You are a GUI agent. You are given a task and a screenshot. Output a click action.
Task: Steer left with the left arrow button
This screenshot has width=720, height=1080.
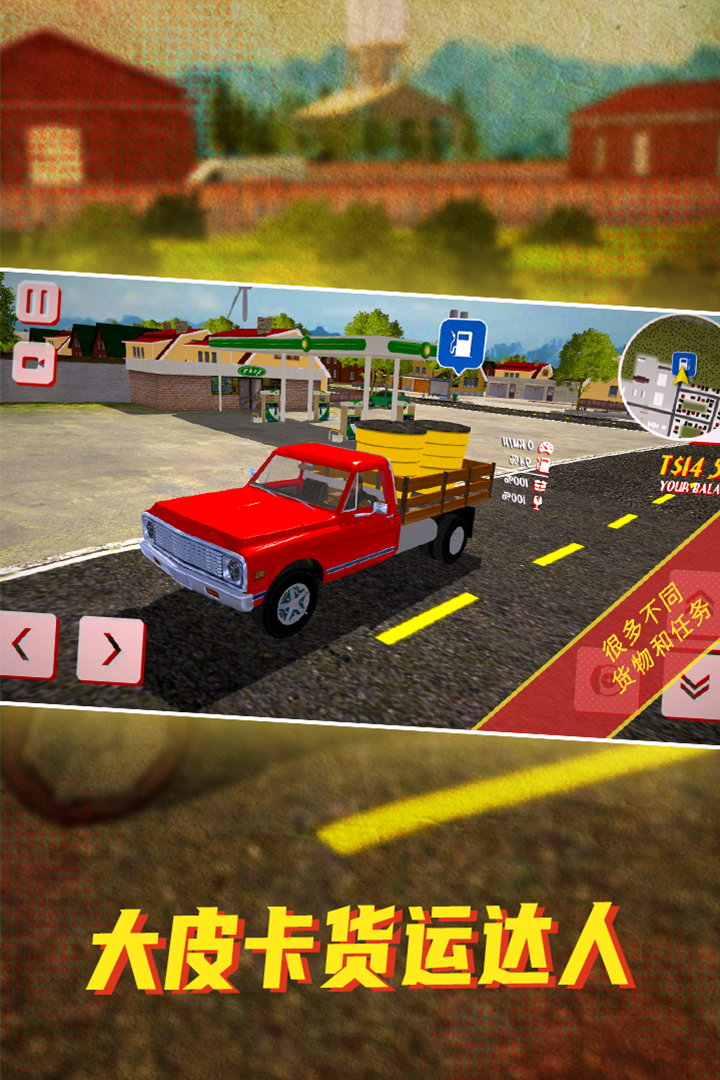click(24, 645)
